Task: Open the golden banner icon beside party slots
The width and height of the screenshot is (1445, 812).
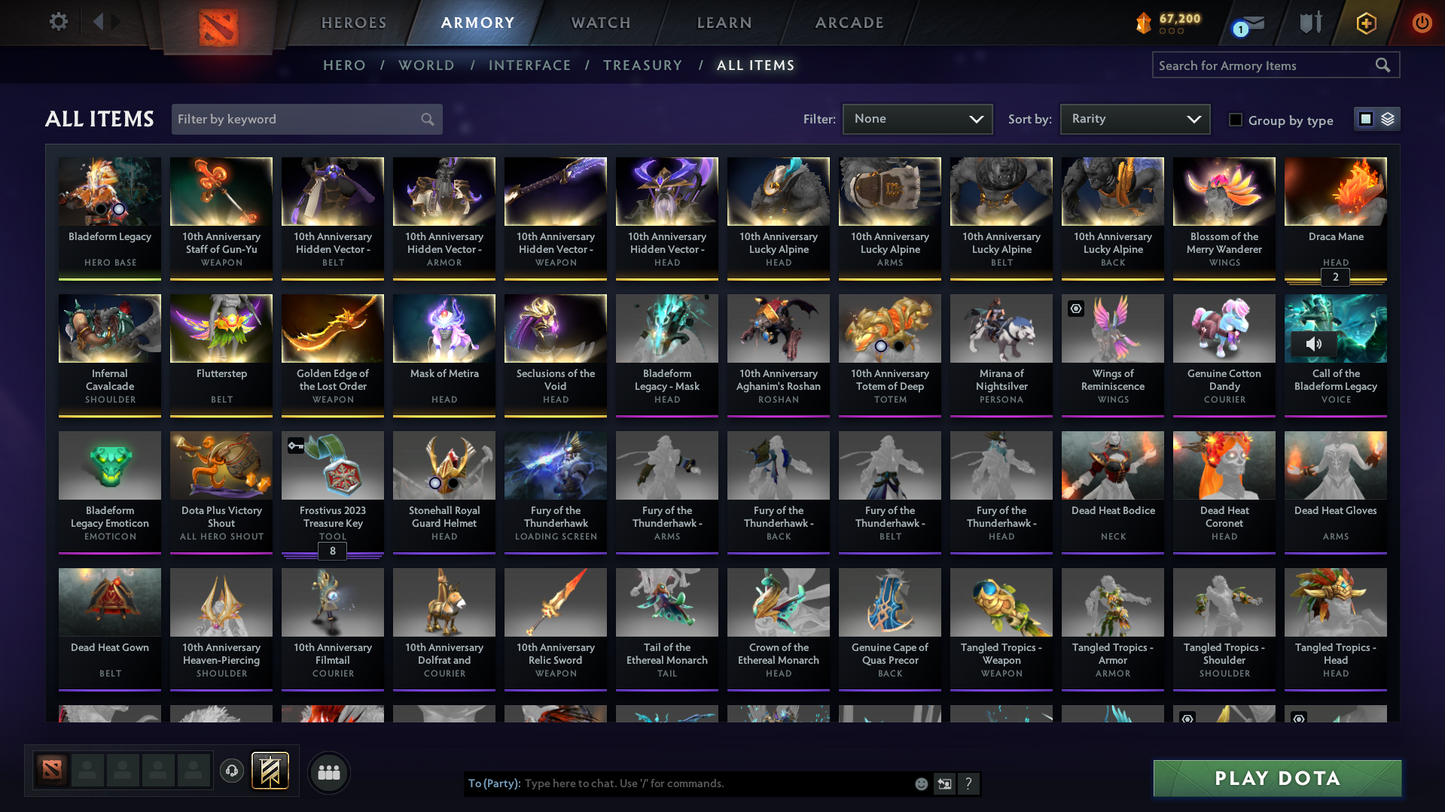Action: (x=268, y=770)
